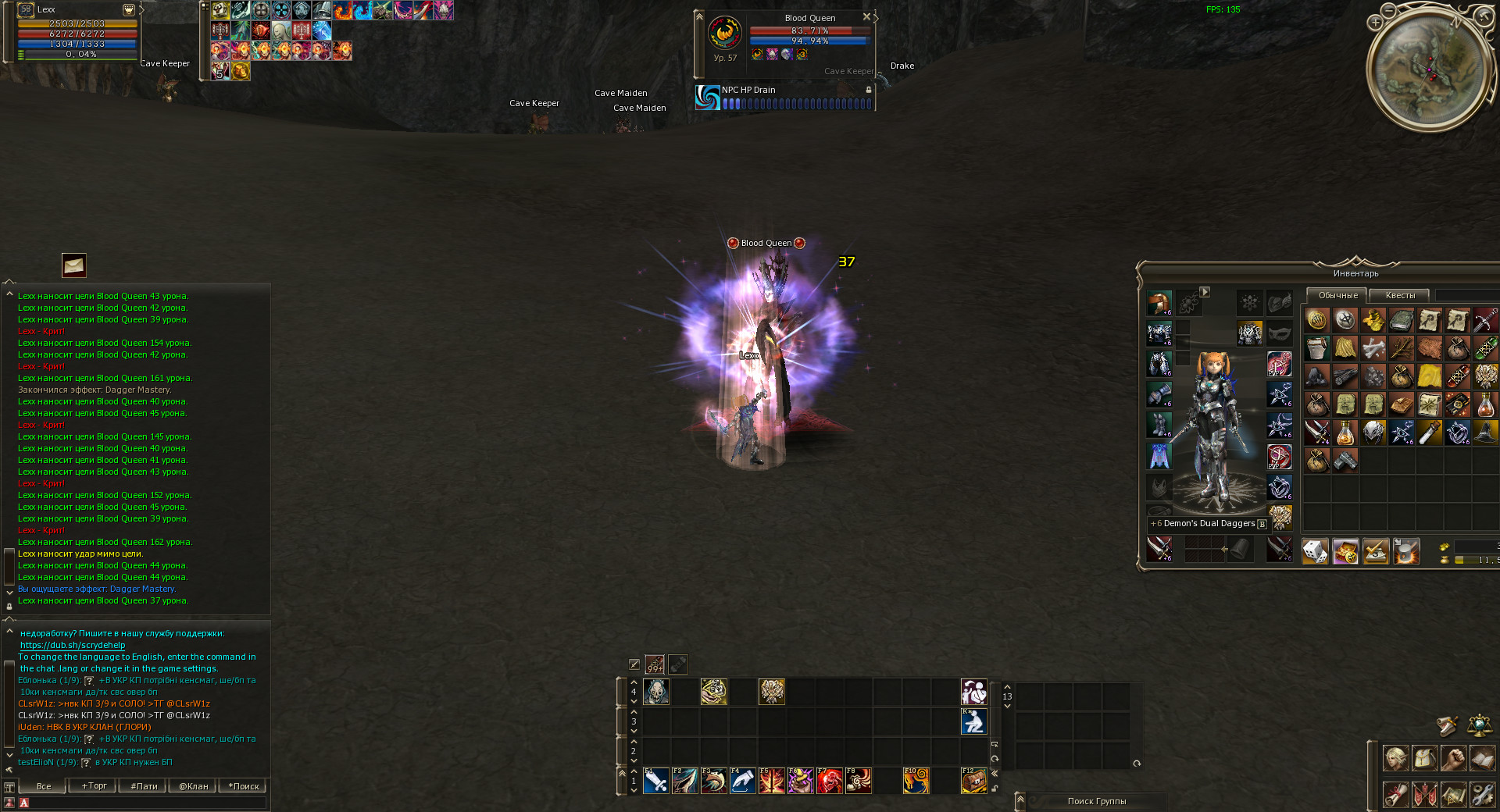Switch to the Квесты inventory tab
The width and height of the screenshot is (1500, 812).
(1399, 295)
